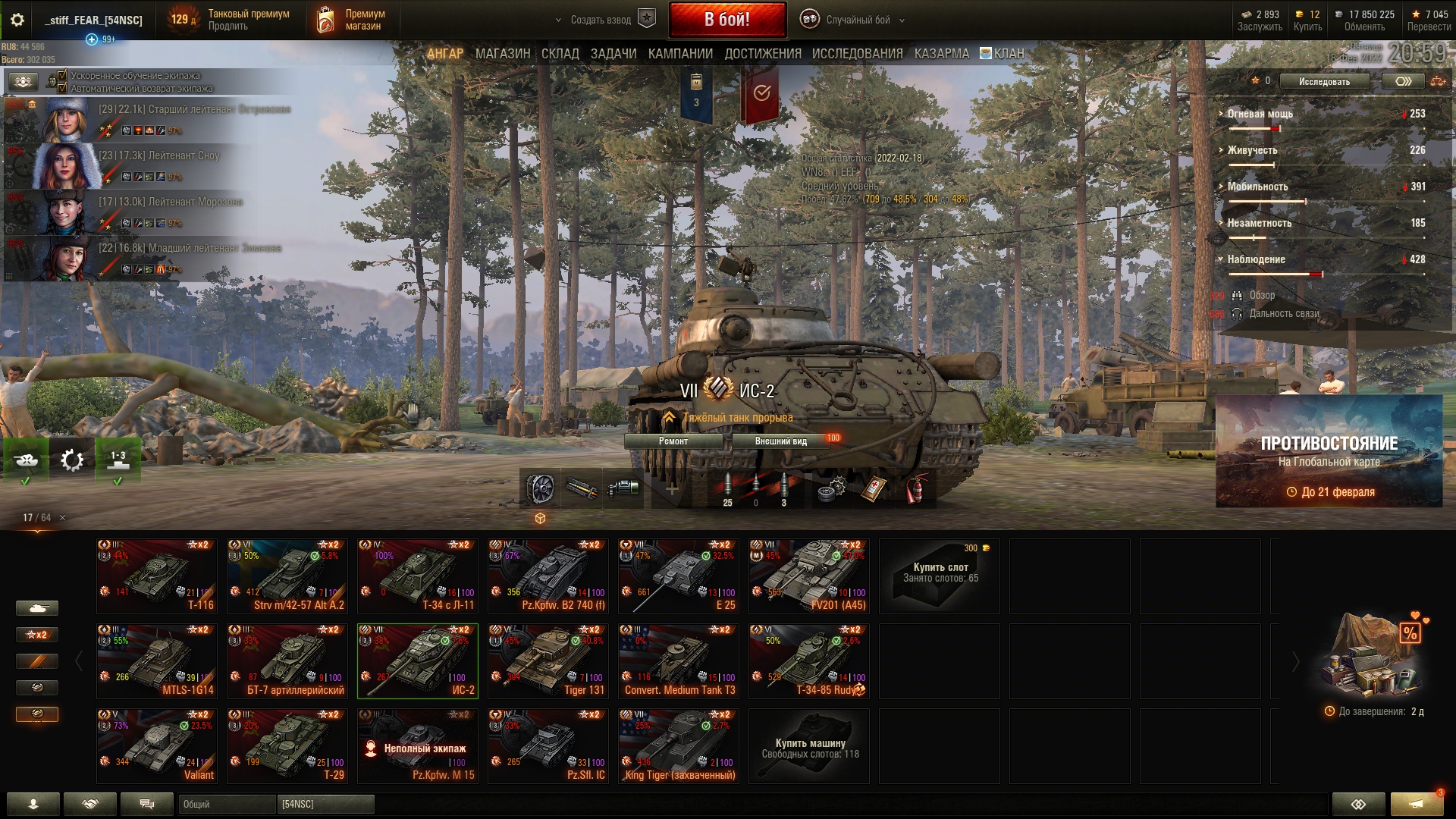1456x819 pixels.
Task: Open the Внешний вид exterior customization
Action: pos(780,441)
